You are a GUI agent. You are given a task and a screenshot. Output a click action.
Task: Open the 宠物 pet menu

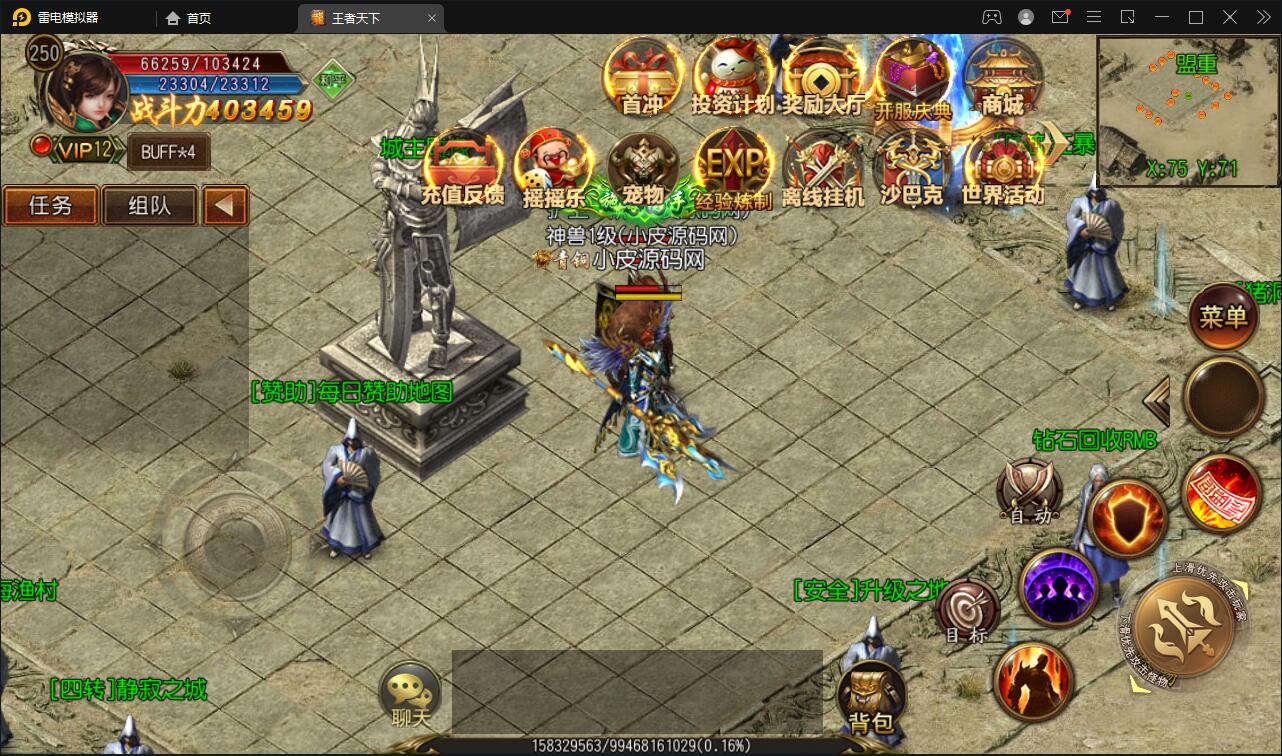click(643, 166)
